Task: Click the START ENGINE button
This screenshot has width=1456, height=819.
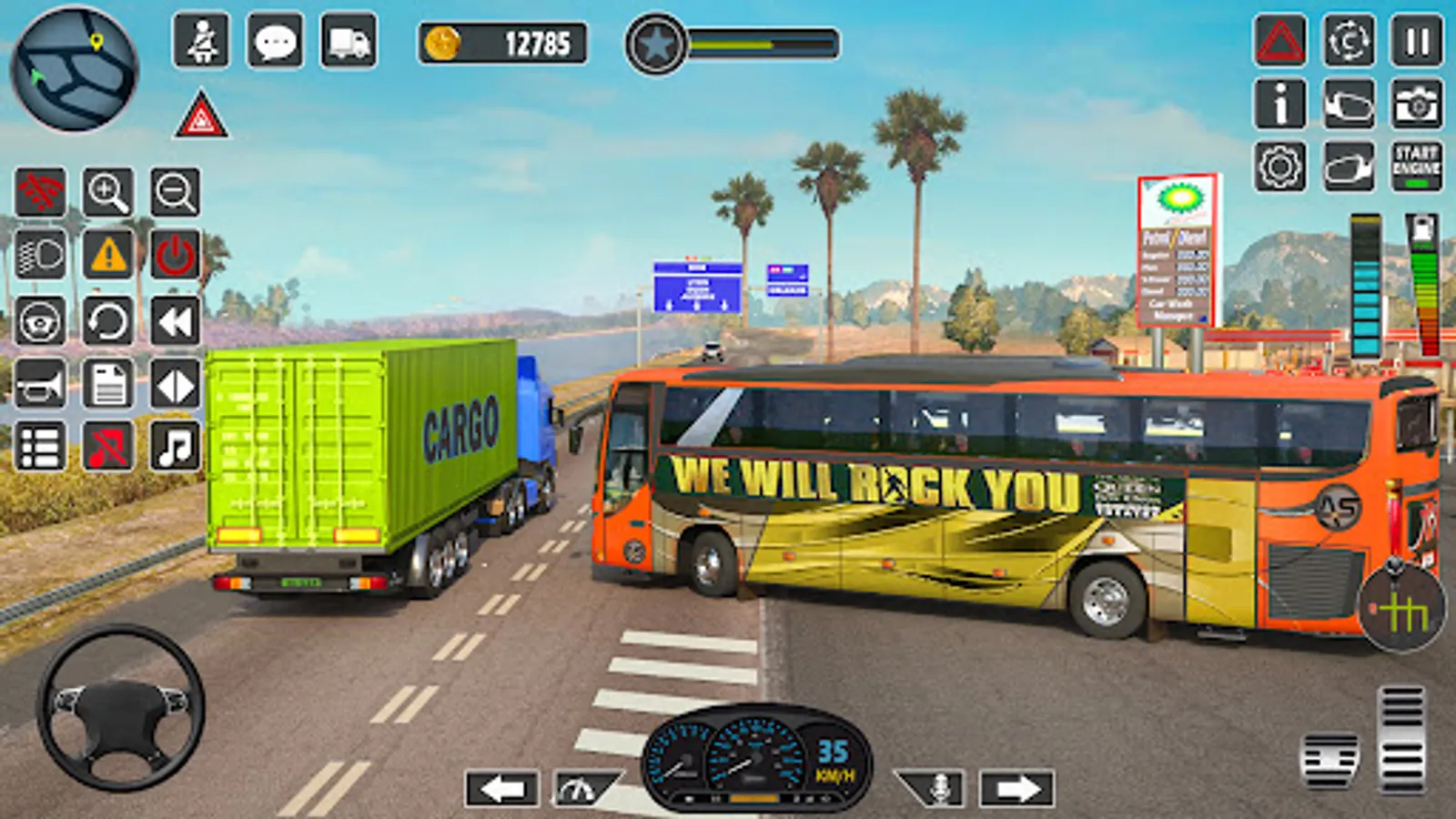Action: (1416, 166)
